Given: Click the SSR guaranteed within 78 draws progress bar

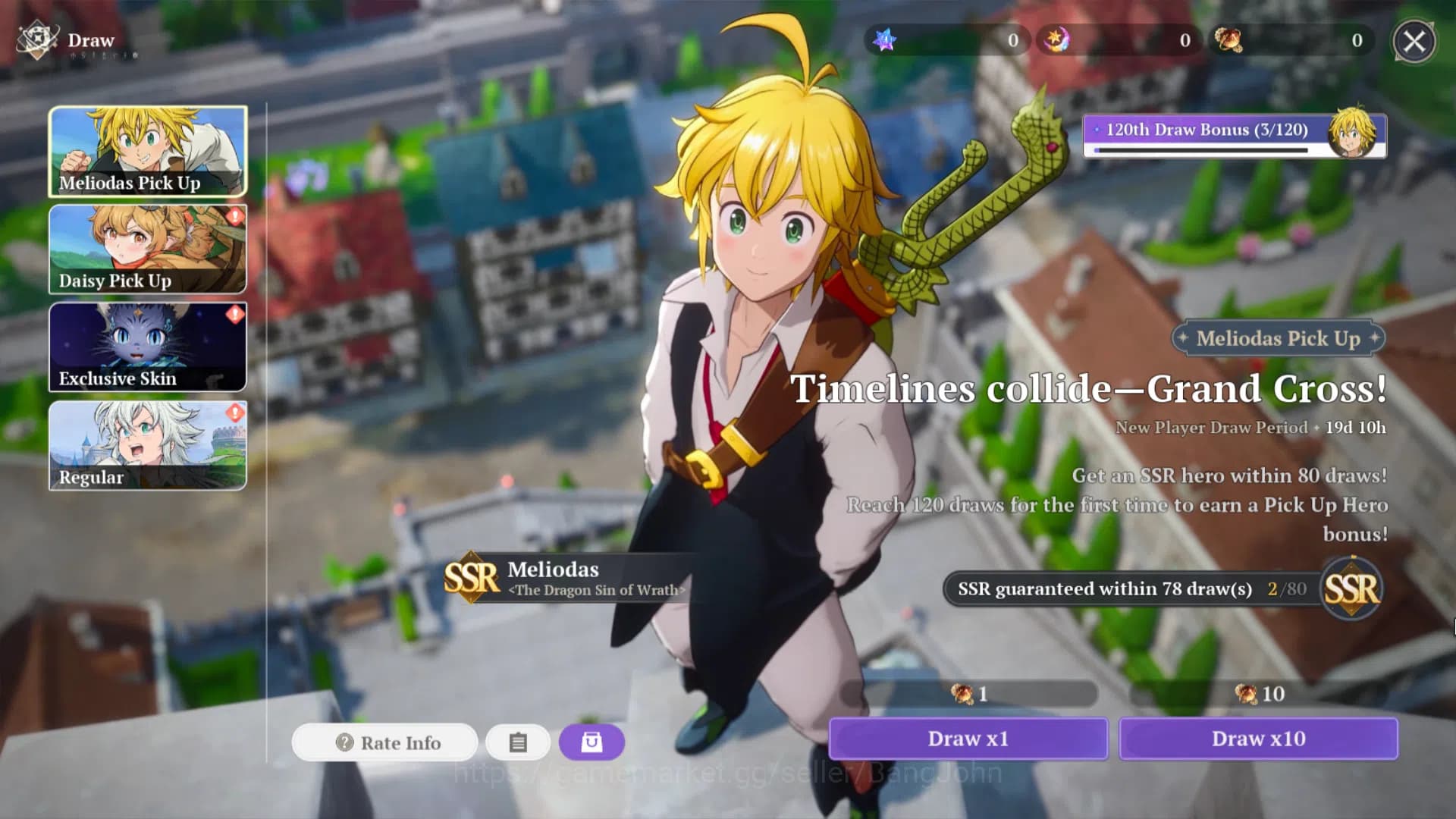Looking at the screenshot, I should click(1122, 588).
